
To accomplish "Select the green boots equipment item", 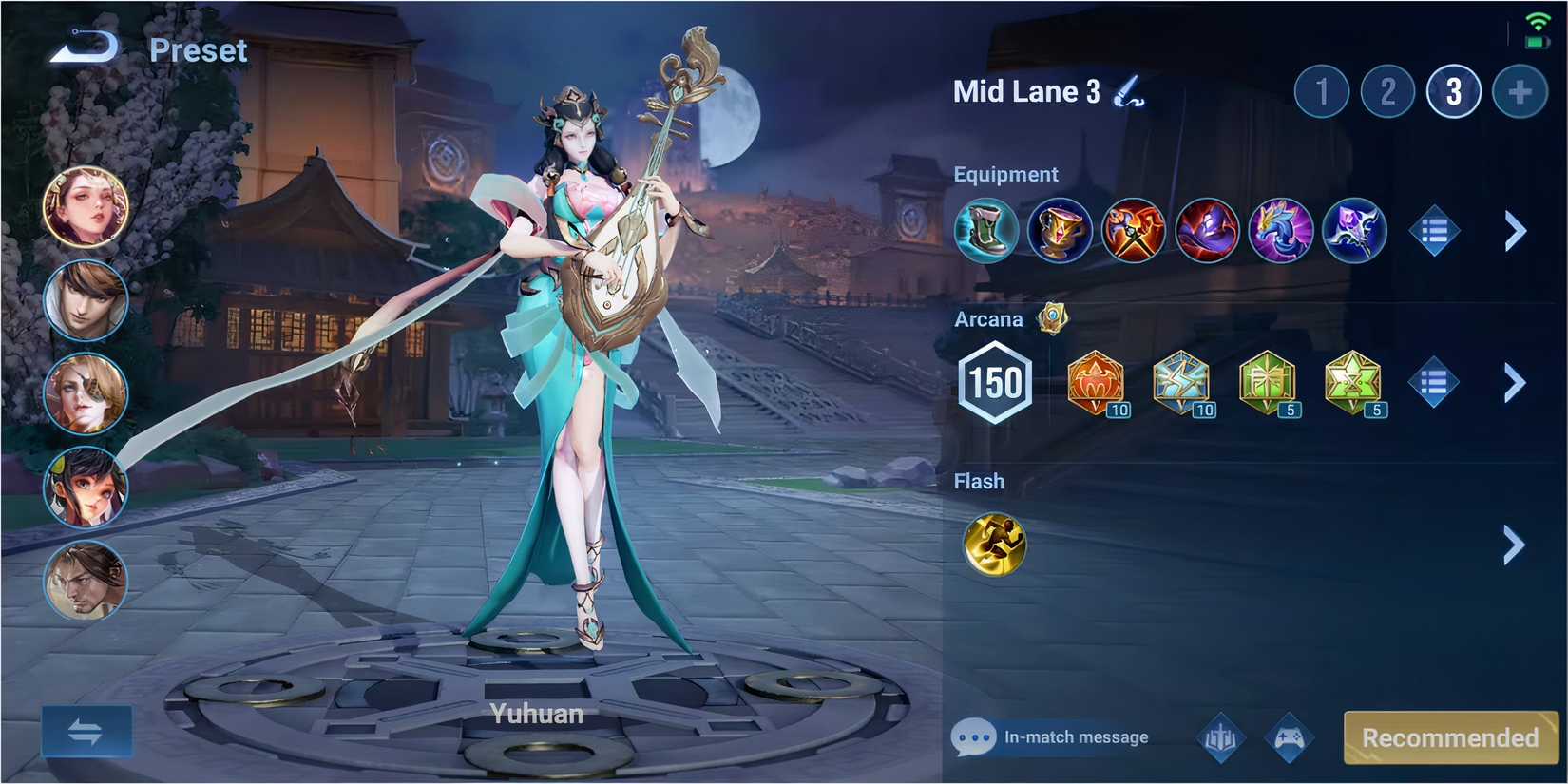I will point(985,230).
